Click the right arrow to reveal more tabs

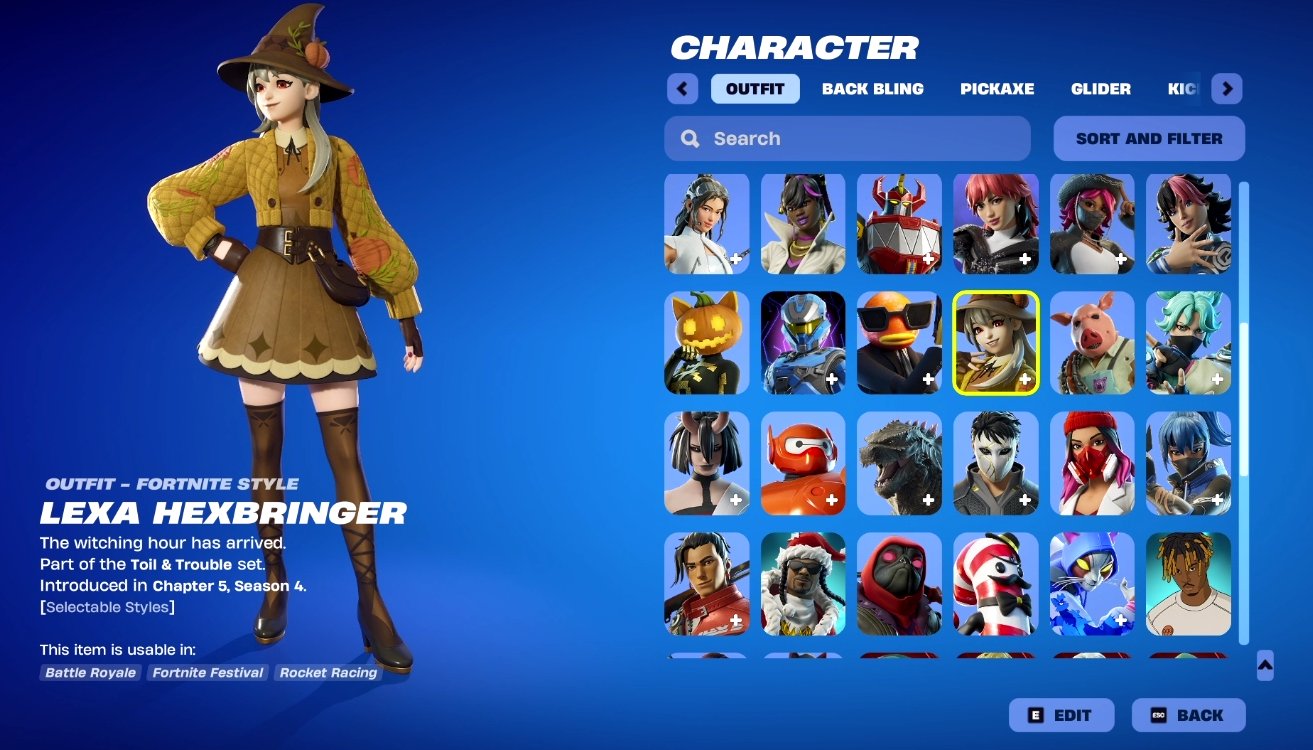pos(1227,89)
